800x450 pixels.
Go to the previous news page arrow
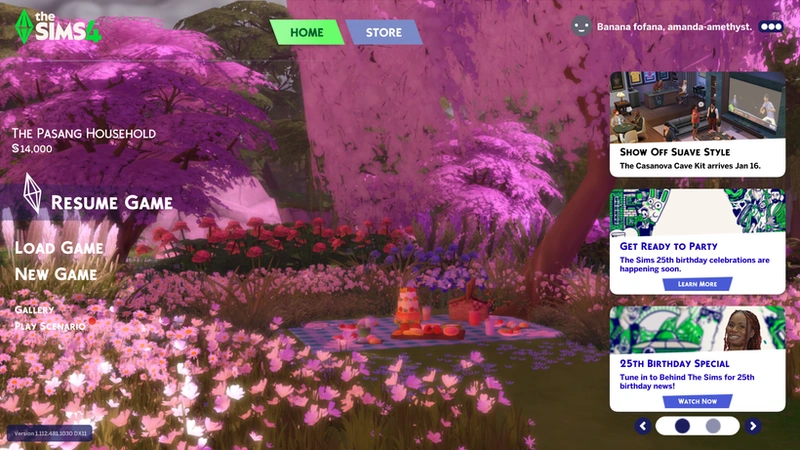(643, 426)
